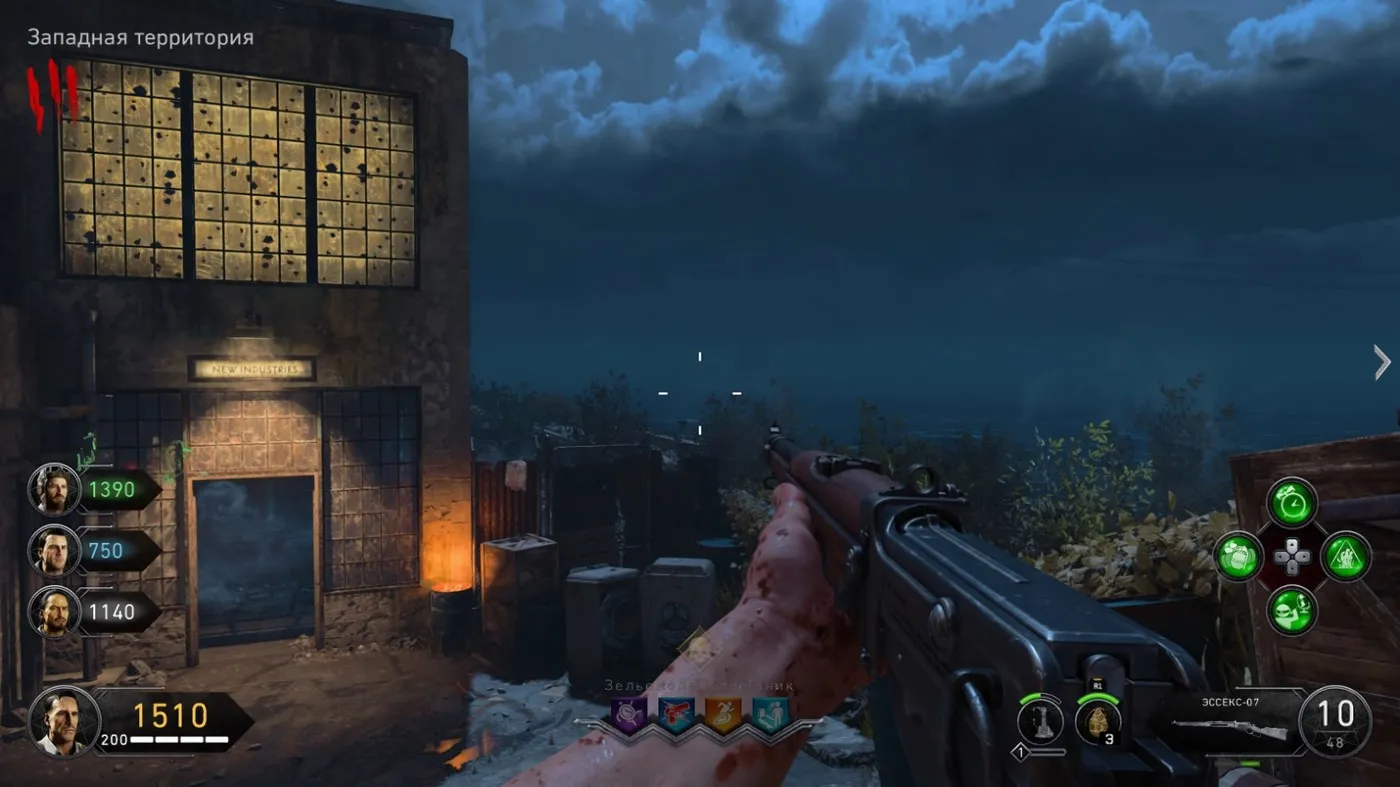Select the teammate portrait with 1390 points

click(53, 490)
